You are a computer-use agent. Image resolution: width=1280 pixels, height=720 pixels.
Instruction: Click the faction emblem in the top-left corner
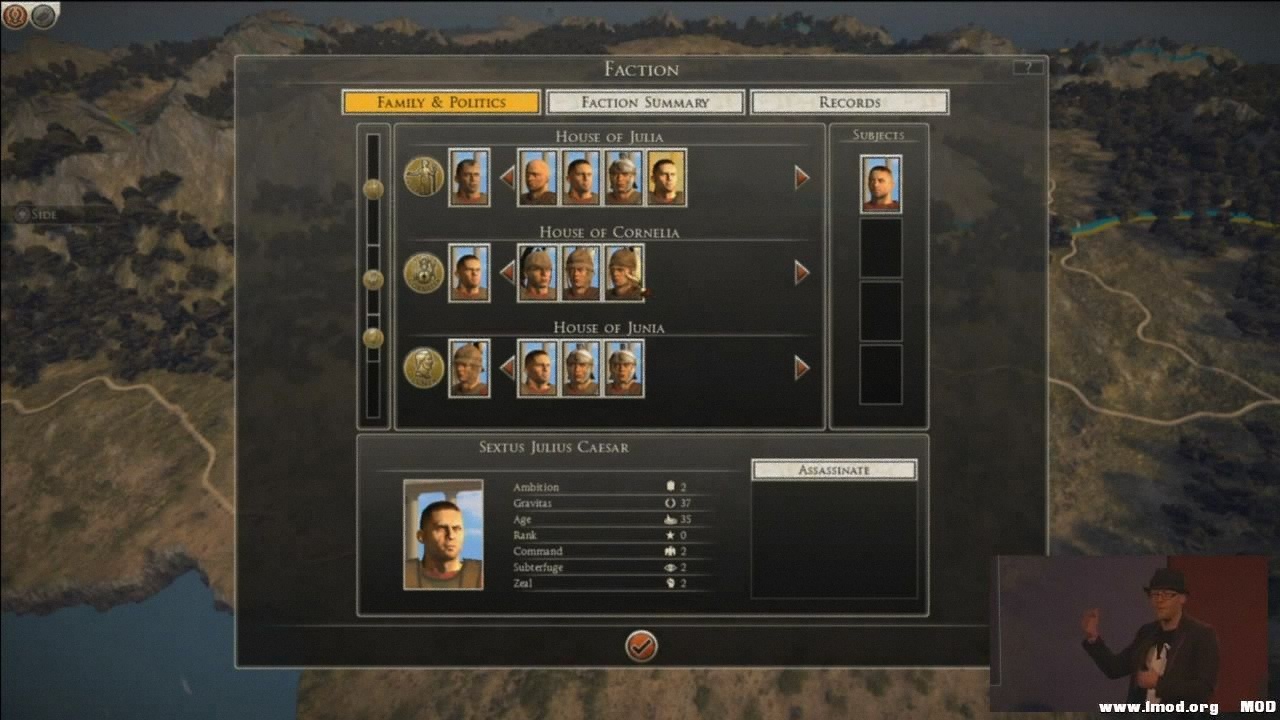tap(14, 14)
